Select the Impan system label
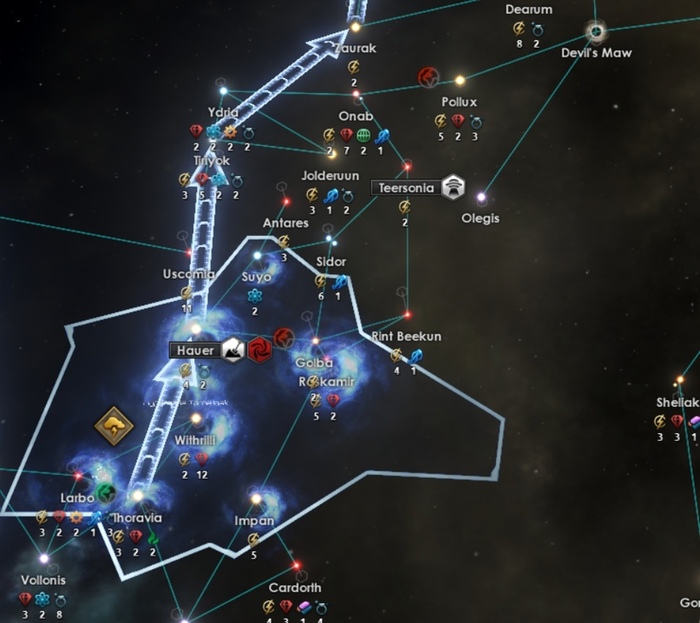 [x=254, y=521]
